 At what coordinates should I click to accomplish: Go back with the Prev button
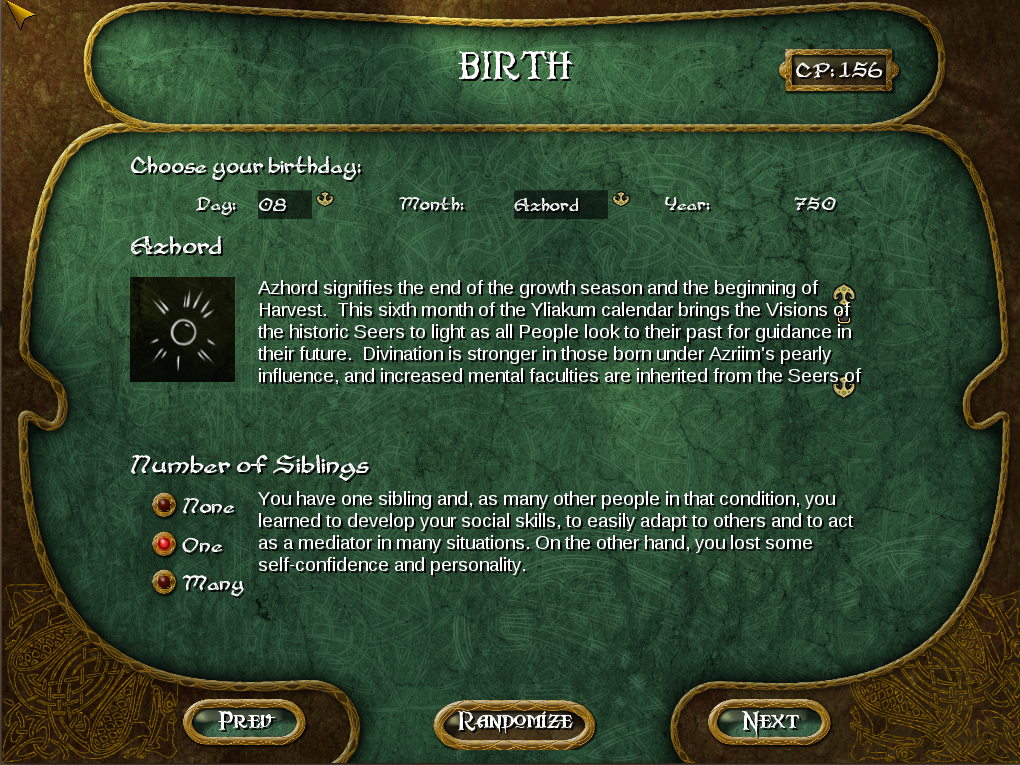(245, 721)
